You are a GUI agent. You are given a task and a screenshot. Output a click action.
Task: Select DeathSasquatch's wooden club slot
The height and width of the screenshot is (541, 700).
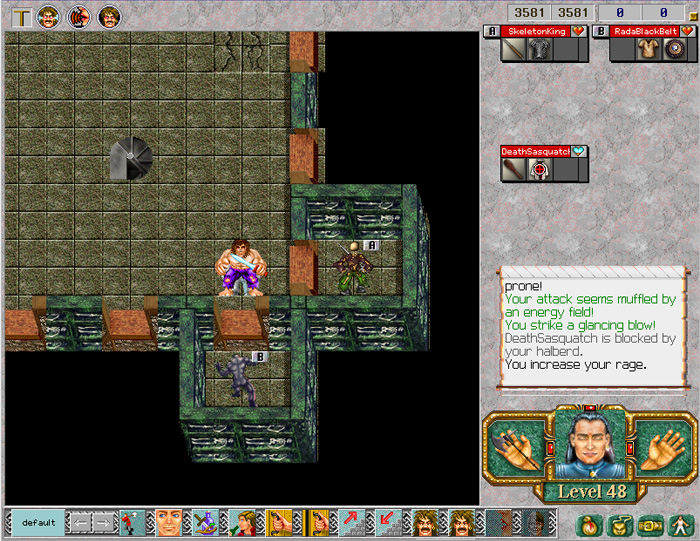[x=514, y=170]
